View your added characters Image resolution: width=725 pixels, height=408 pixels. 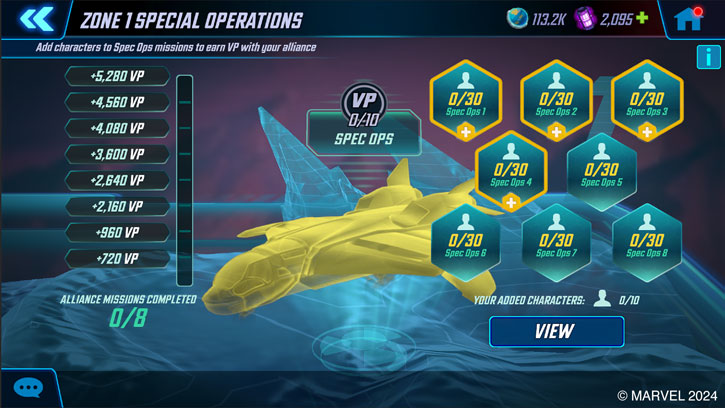coord(556,332)
